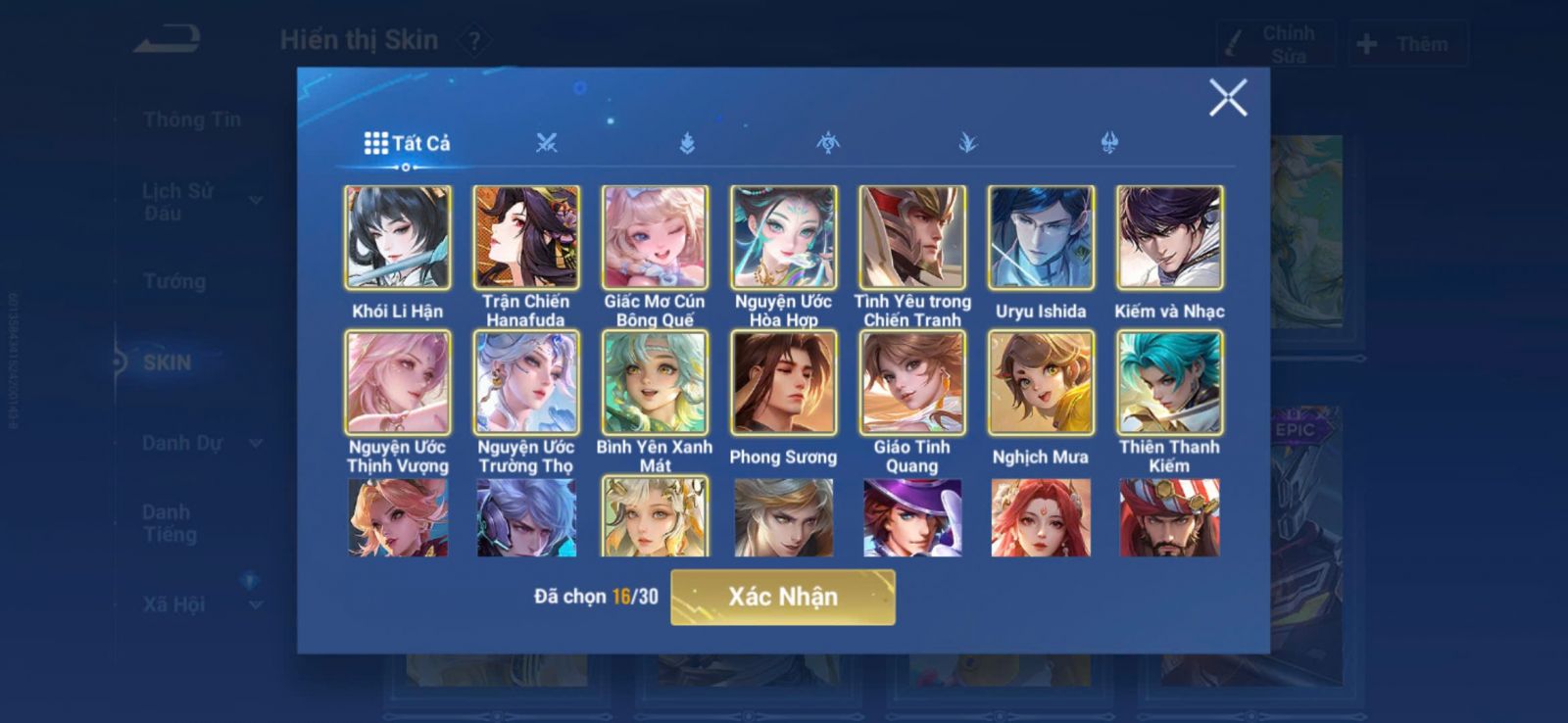The width and height of the screenshot is (1568, 723).
Task: Select the Thiên Thanh Kiếm skin
Action: pos(1169,383)
